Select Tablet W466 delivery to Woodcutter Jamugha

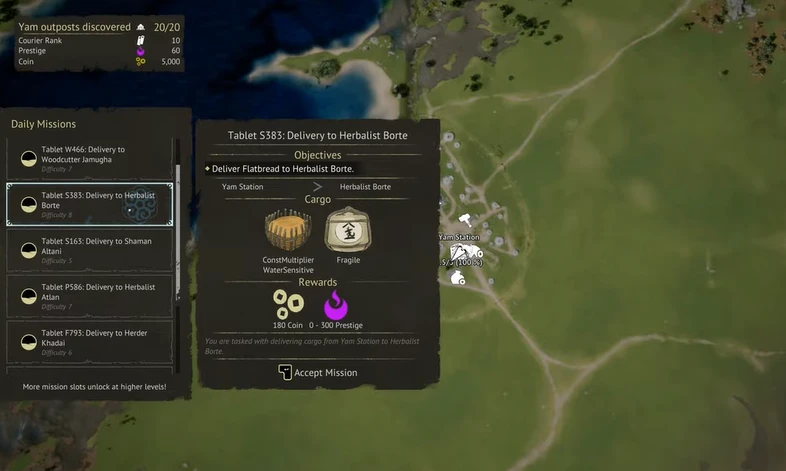pyautogui.click(x=90, y=155)
